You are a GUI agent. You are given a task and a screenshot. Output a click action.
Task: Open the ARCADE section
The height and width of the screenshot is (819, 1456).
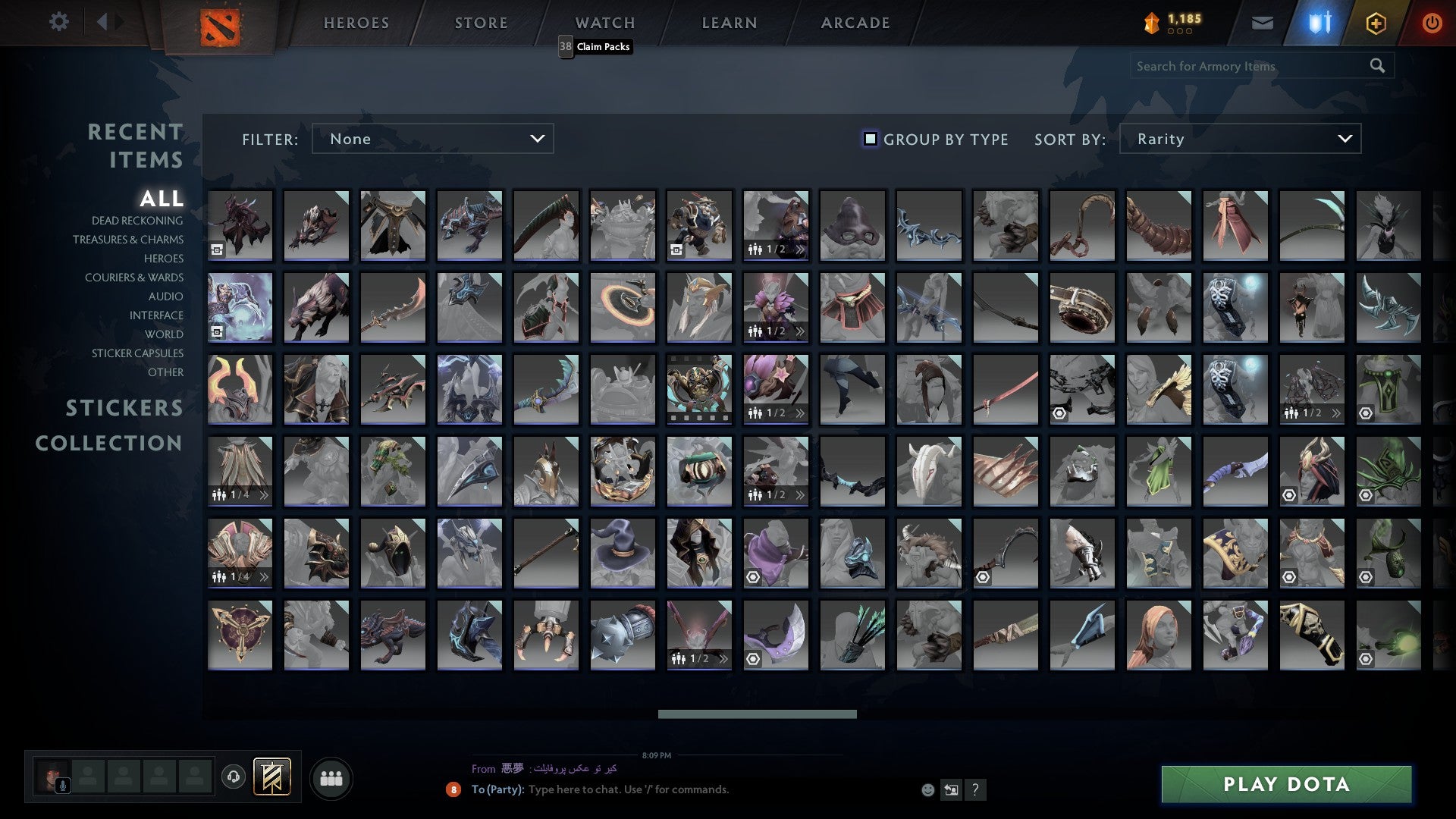point(854,22)
